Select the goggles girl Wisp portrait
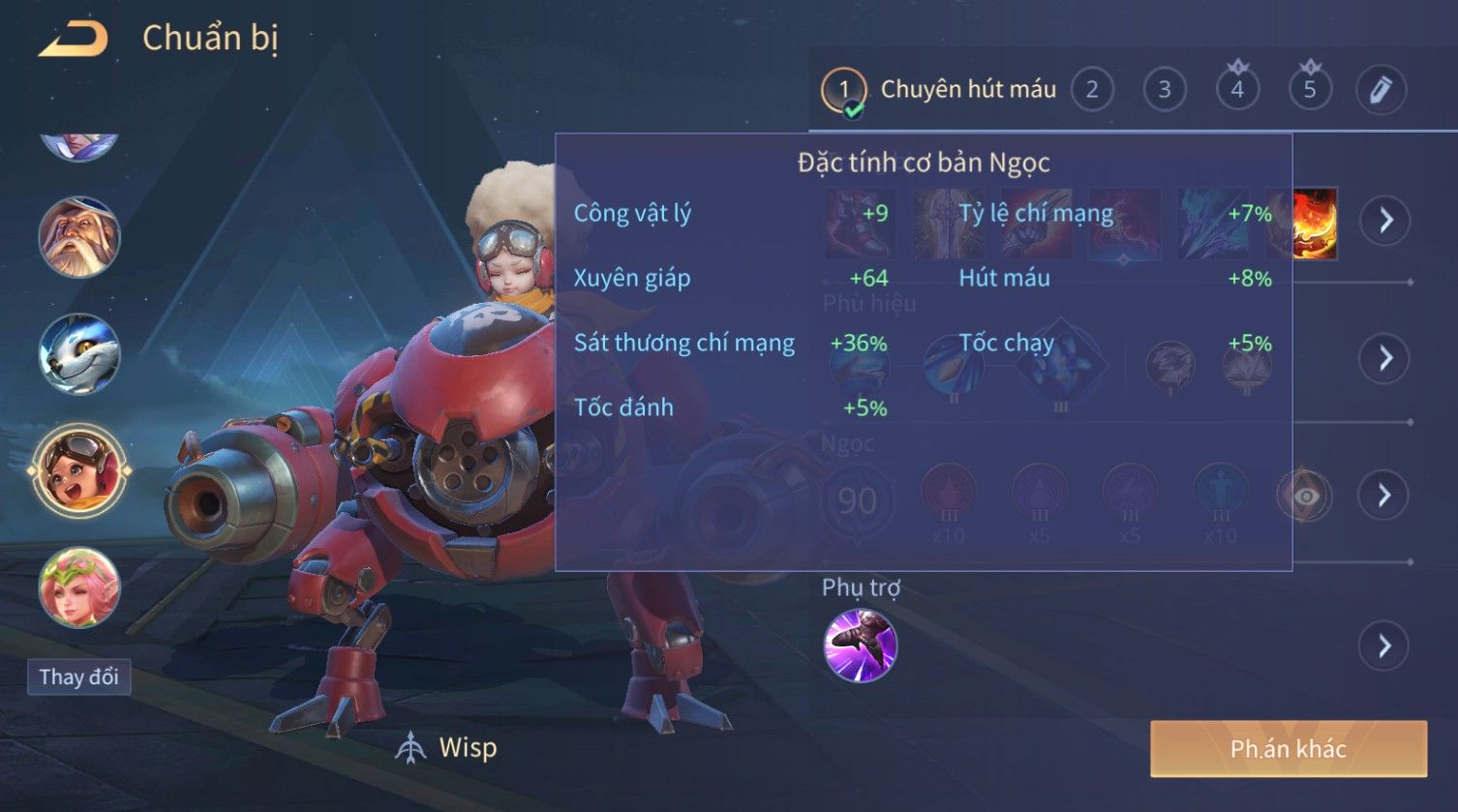Image resolution: width=1458 pixels, height=812 pixels. pos(79,471)
